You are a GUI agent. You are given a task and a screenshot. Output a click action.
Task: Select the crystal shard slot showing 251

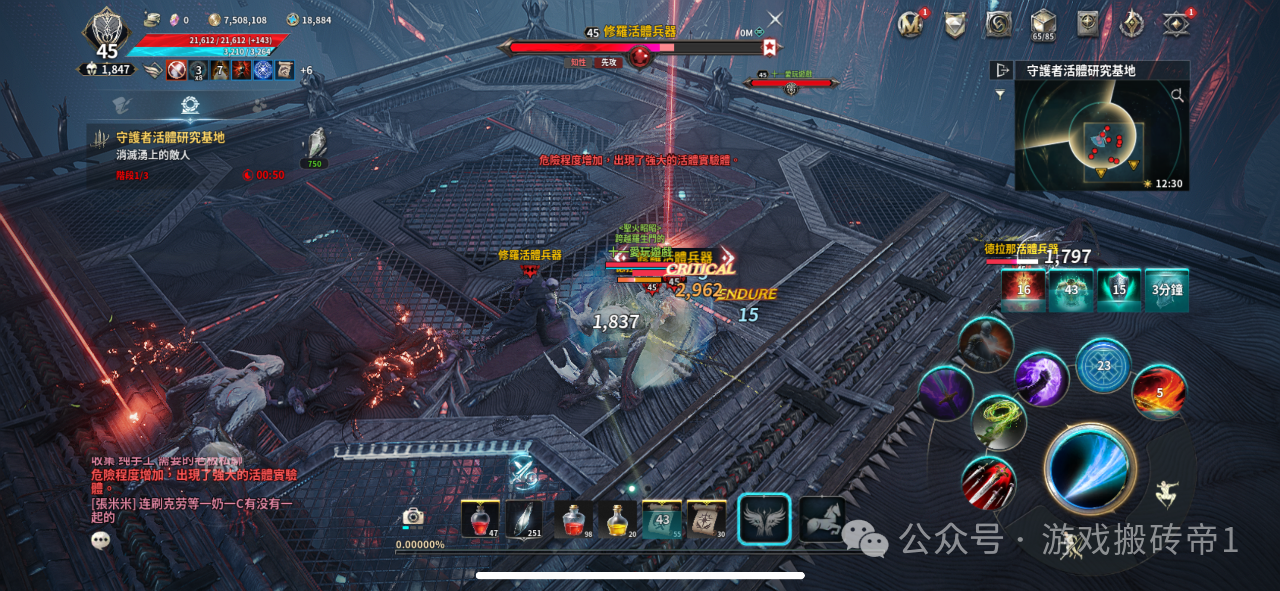(x=523, y=519)
